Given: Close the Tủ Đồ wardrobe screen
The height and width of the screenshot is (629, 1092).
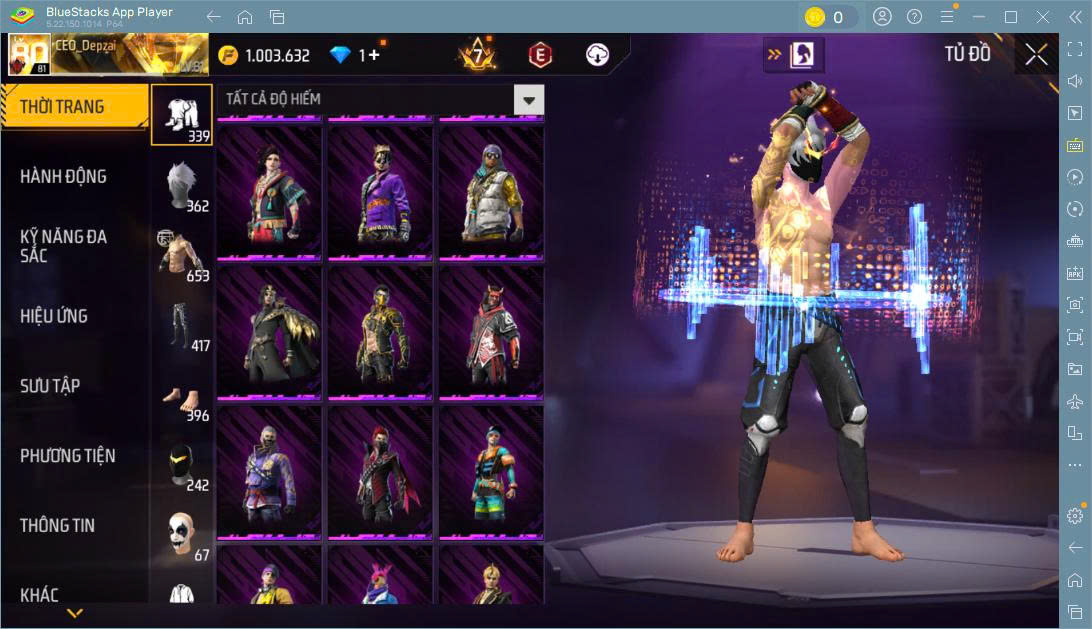Looking at the screenshot, I should coord(1036,54).
